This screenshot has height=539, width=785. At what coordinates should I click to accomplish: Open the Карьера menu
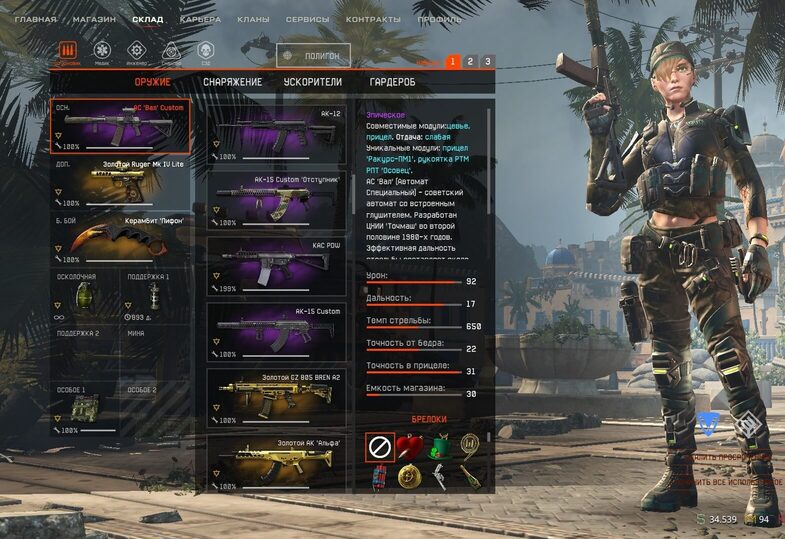[x=200, y=19]
